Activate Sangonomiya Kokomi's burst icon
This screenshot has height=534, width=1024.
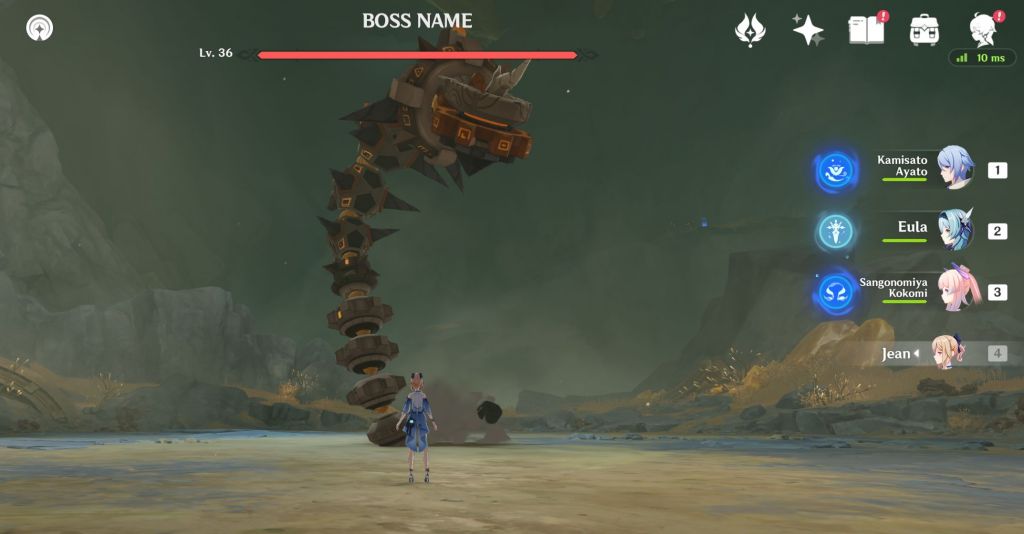pyautogui.click(x=835, y=294)
